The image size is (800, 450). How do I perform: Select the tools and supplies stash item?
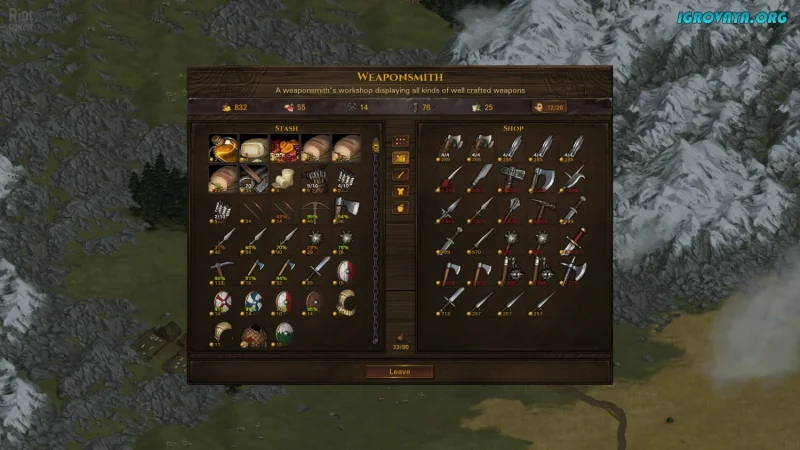254,178
